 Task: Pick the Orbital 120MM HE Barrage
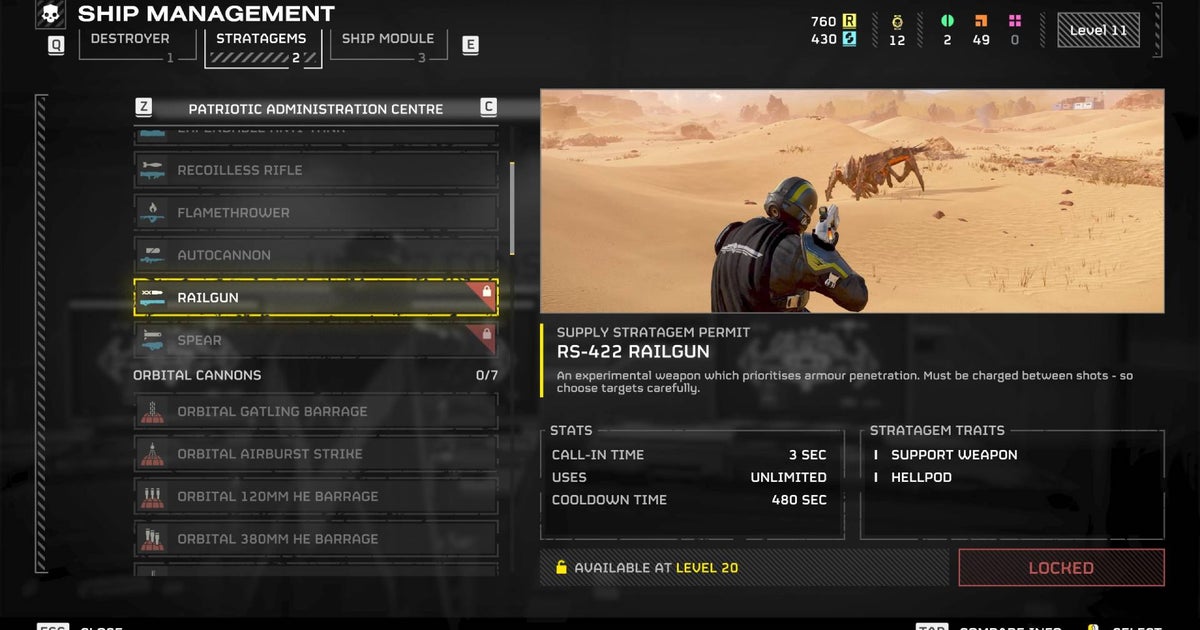(x=316, y=496)
